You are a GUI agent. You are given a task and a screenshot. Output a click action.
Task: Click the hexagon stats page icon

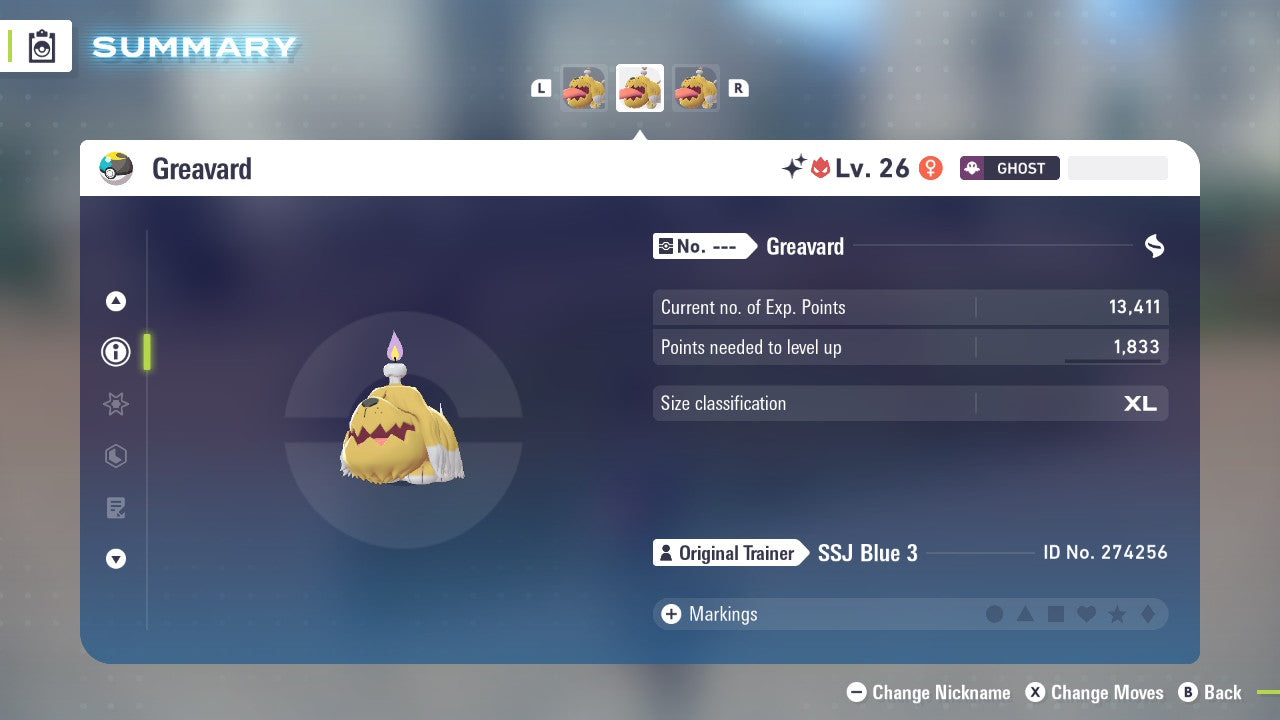pyautogui.click(x=115, y=456)
